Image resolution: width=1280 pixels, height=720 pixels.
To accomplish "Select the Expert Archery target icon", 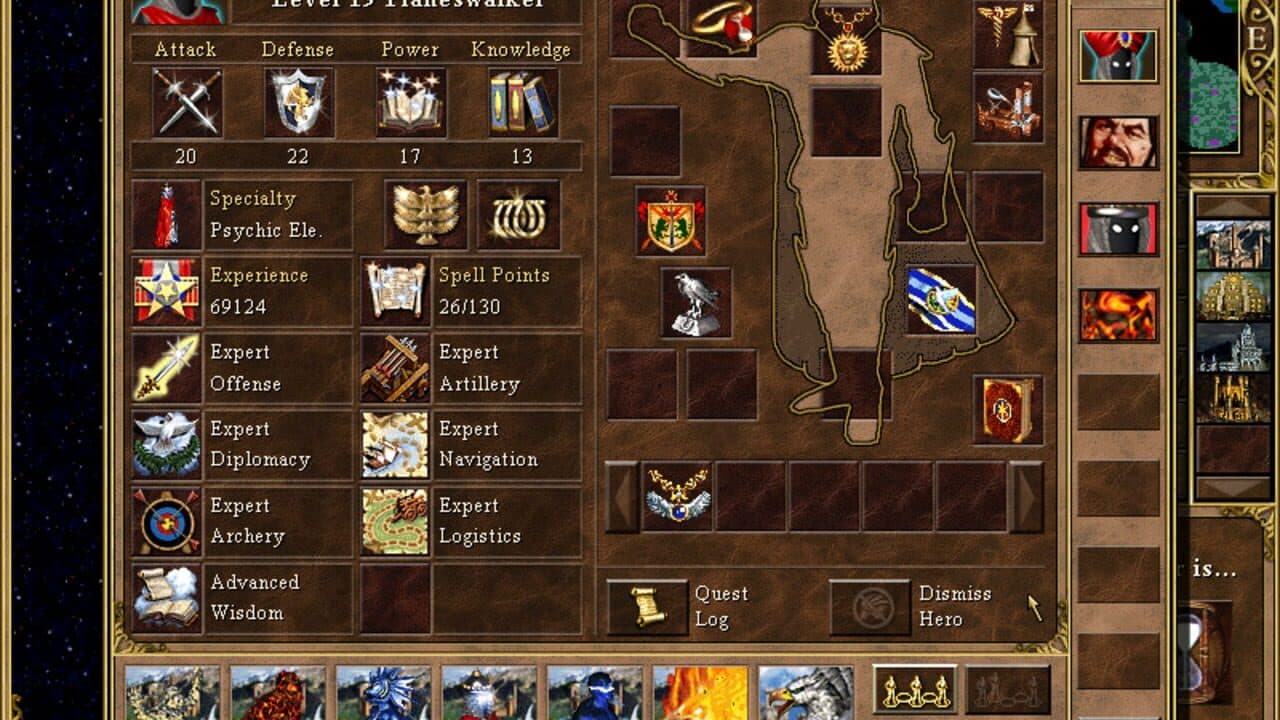I will (166, 521).
